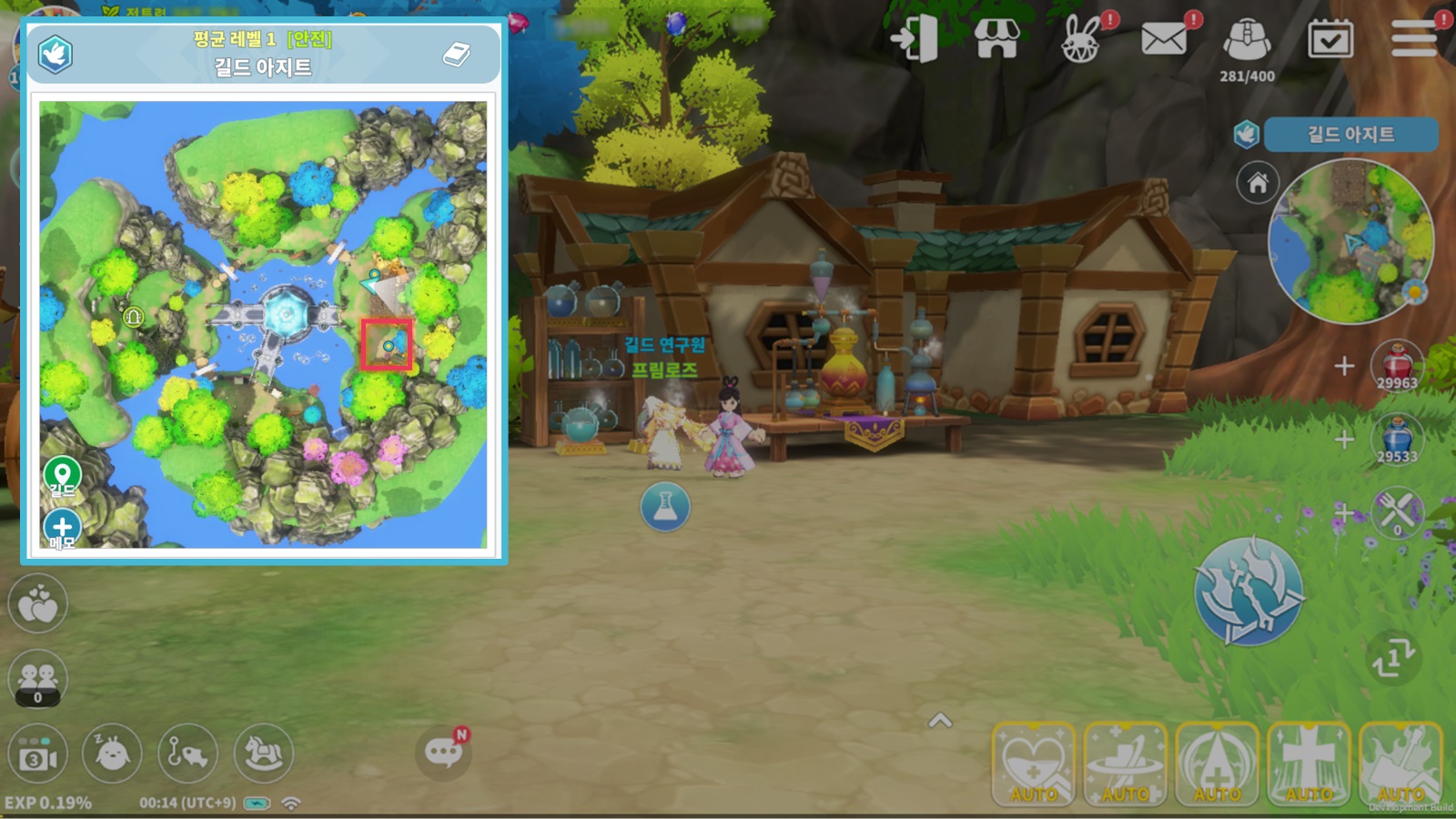
Task: Open the hamburger main menu
Action: (1413, 39)
